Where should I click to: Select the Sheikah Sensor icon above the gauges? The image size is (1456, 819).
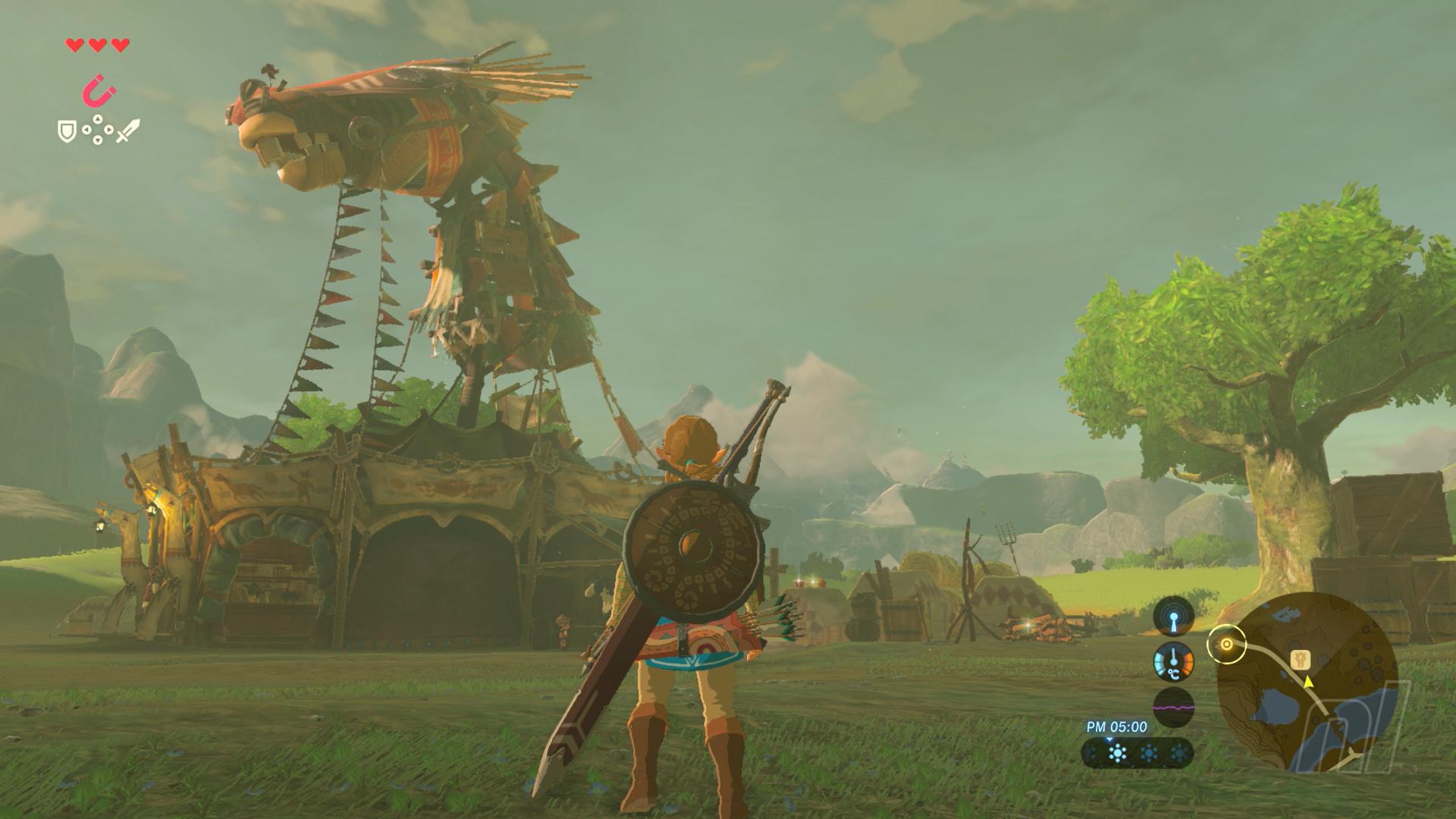pyautogui.click(x=1173, y=617)
